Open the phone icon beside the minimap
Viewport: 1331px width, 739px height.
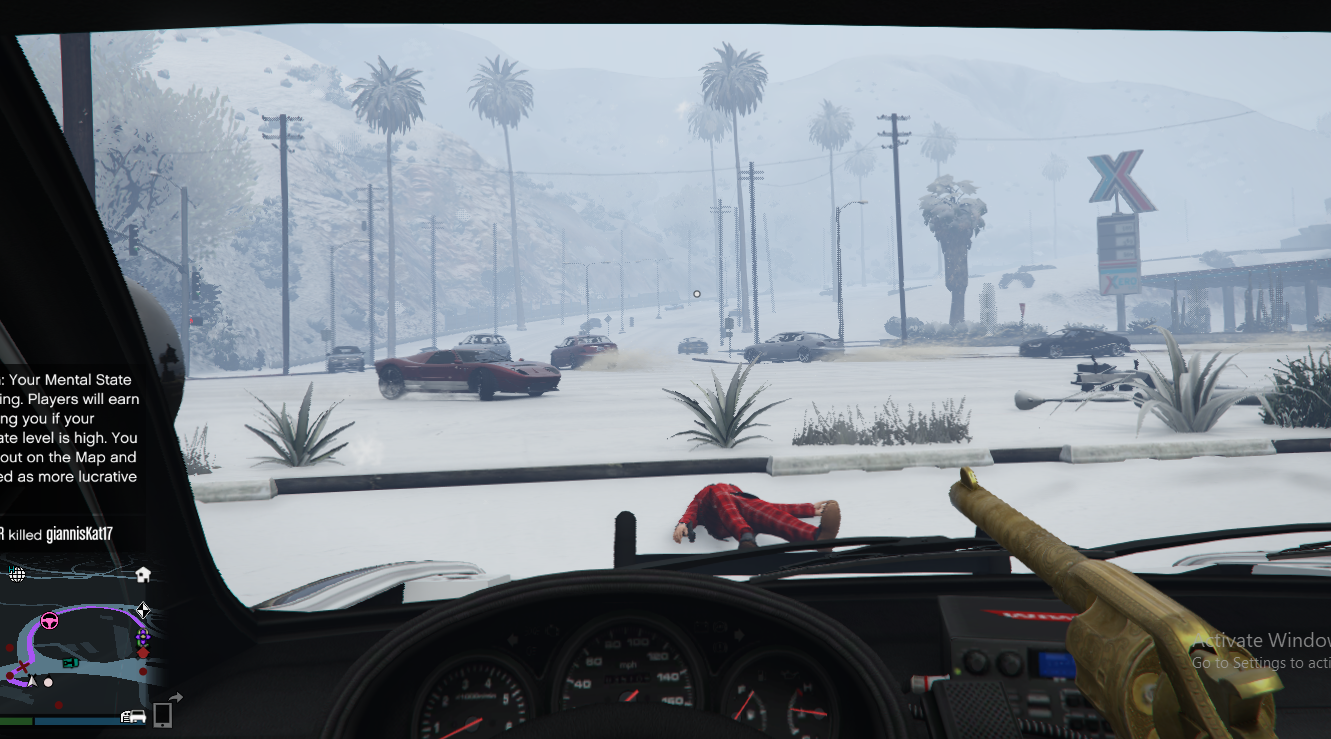click(x=162, y=714)
